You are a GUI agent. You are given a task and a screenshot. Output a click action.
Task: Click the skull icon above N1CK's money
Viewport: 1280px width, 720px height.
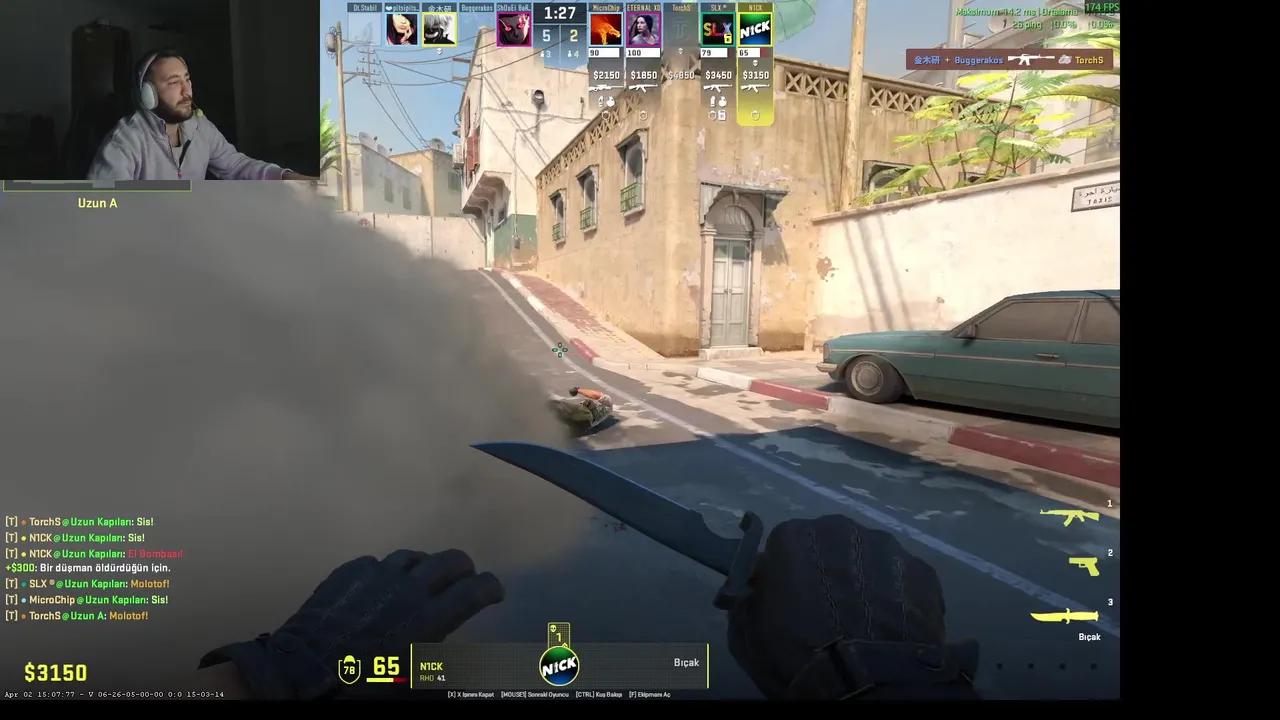pyautogui.click(x=755, y=62)
